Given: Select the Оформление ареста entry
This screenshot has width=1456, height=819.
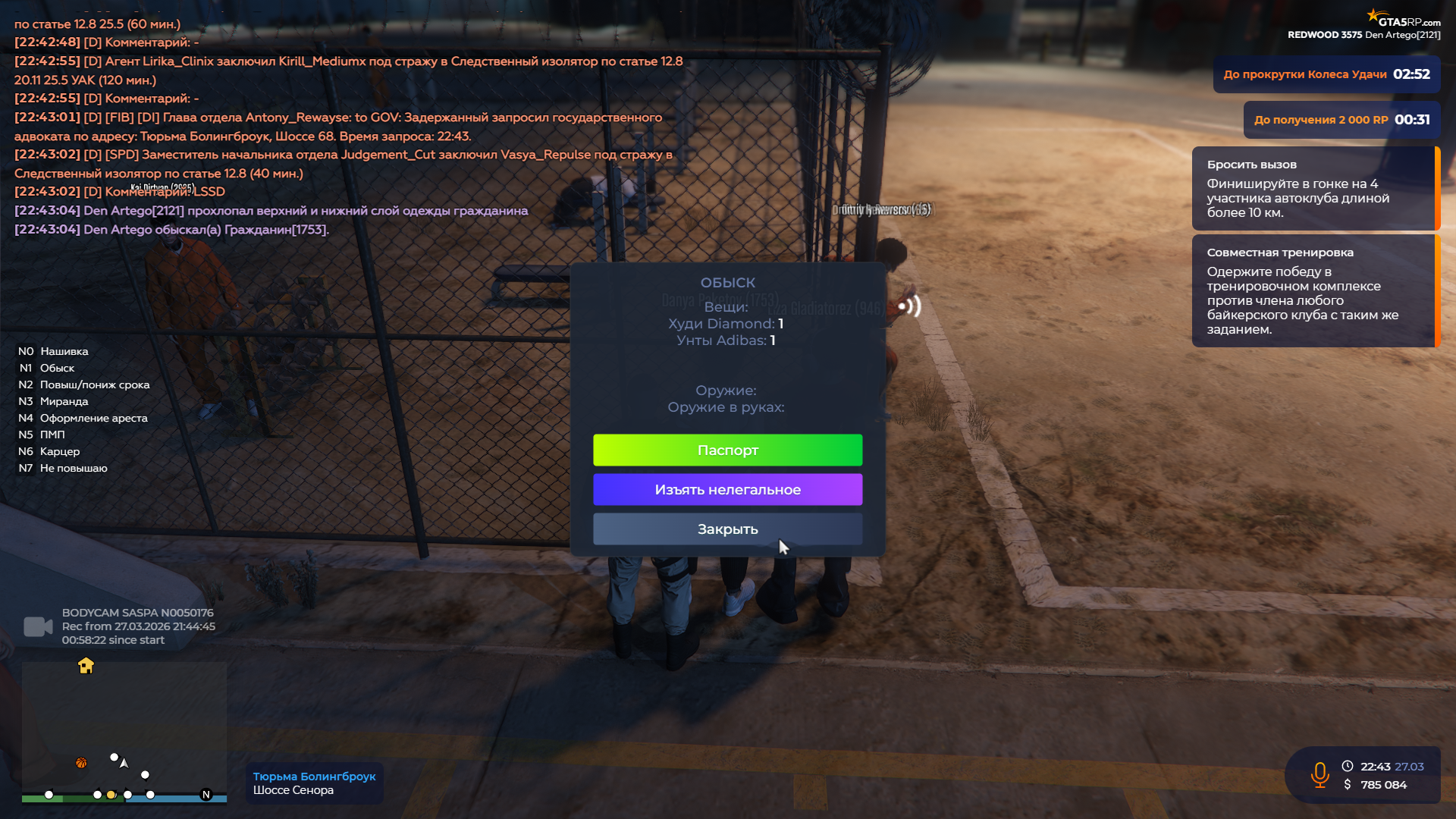Looking at the screenshot, I should click(93, 418).
